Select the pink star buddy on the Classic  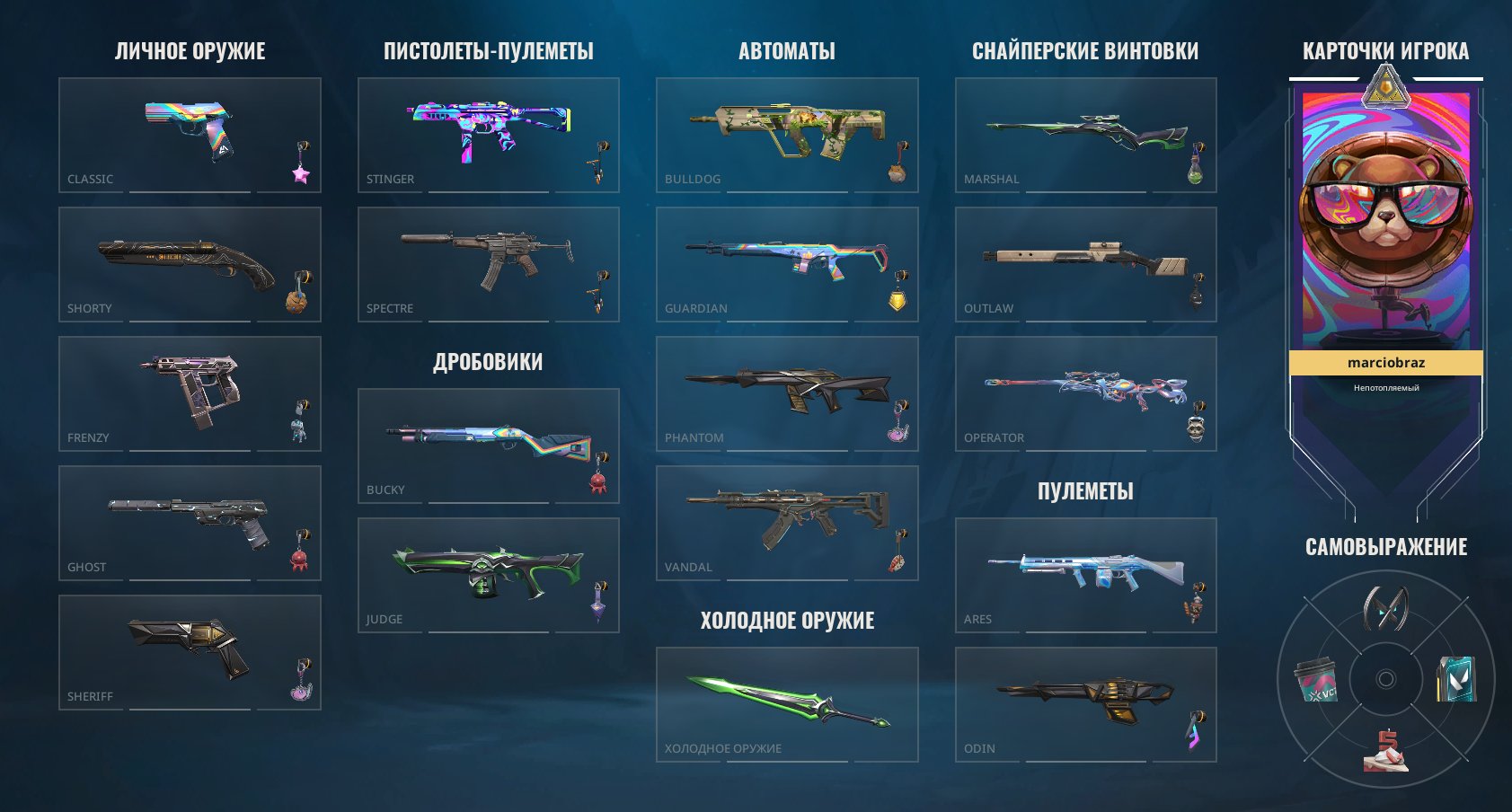(x=300, y=177)
